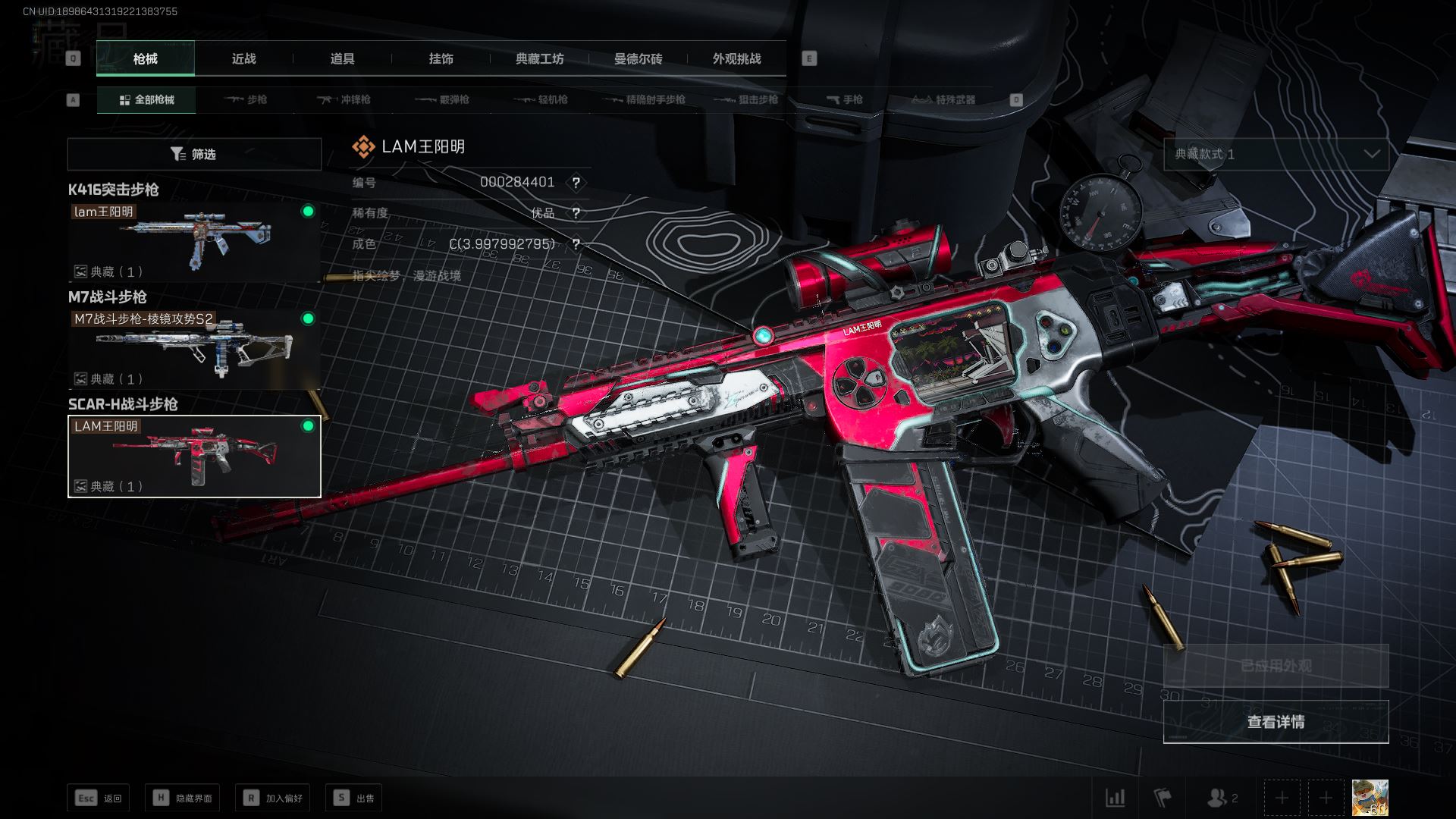This screenshot has width=1456, height=819.
Task: Pick the M7战斗步枪-棱镜攻势S2 skin
Action: click(194, 349)
